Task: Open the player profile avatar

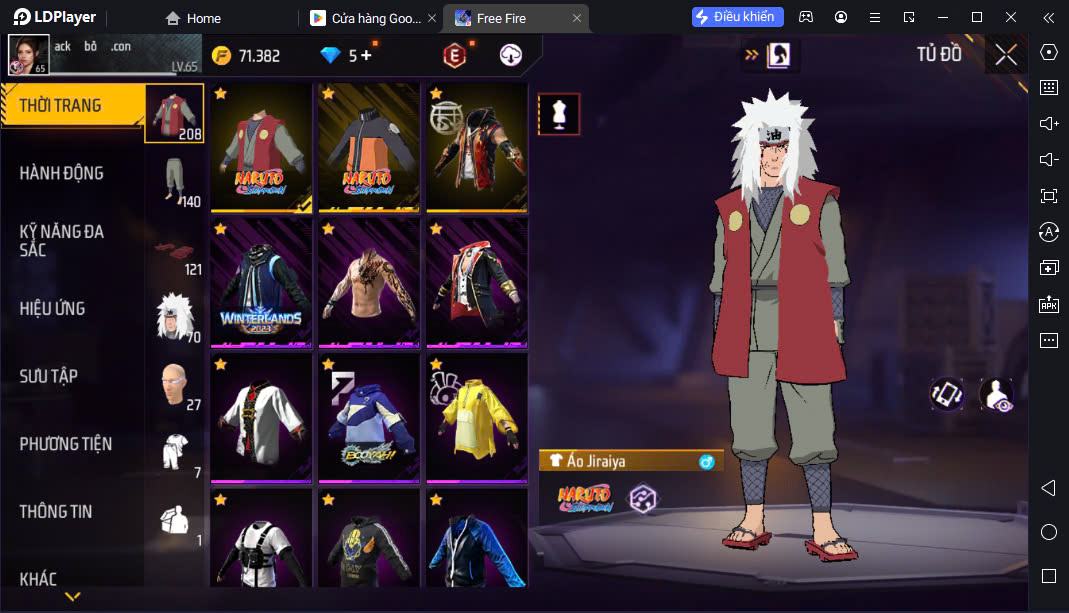Action: [x=29, y=55]
